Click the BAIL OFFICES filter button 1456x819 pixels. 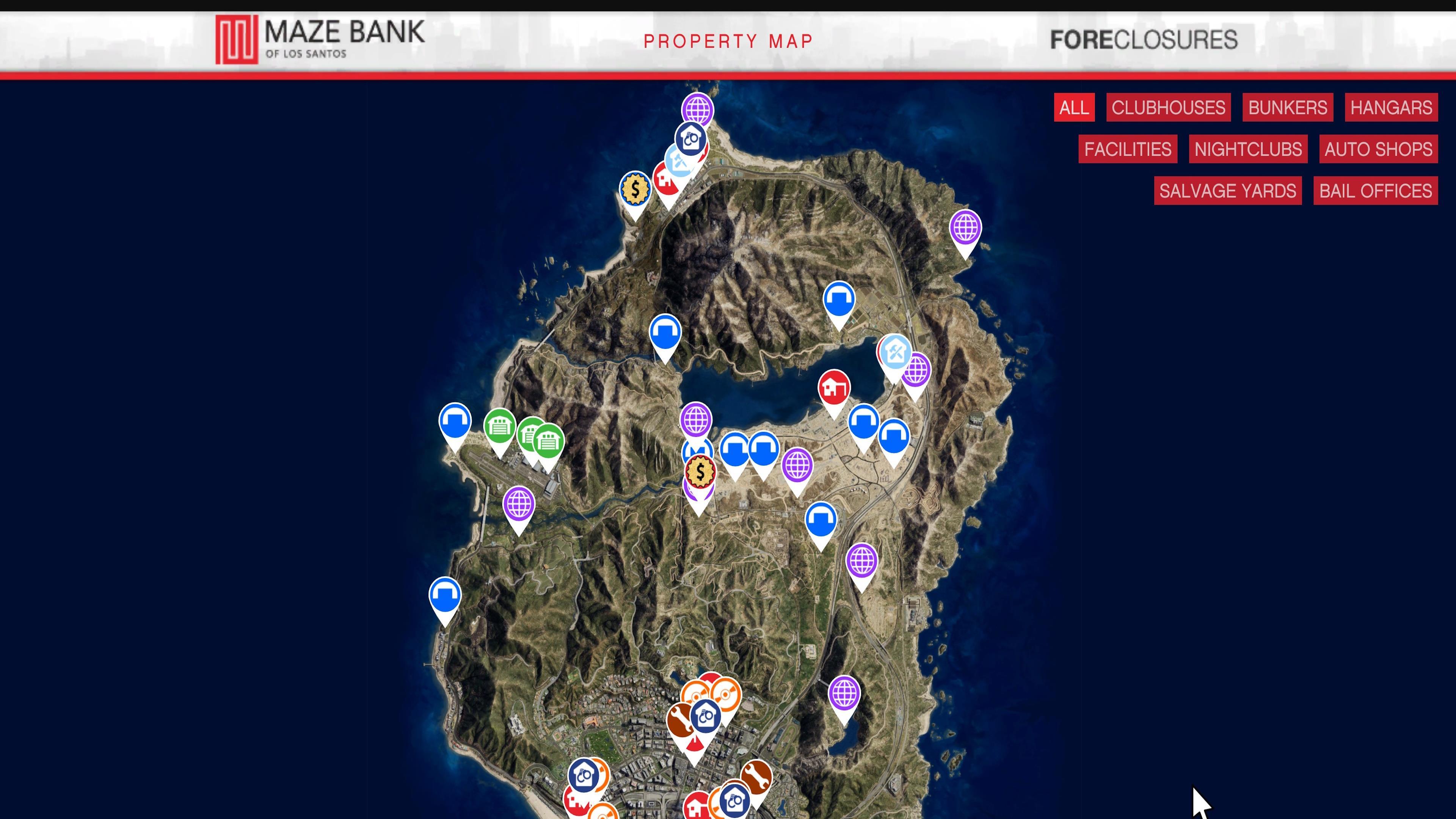click(1375, 191)
